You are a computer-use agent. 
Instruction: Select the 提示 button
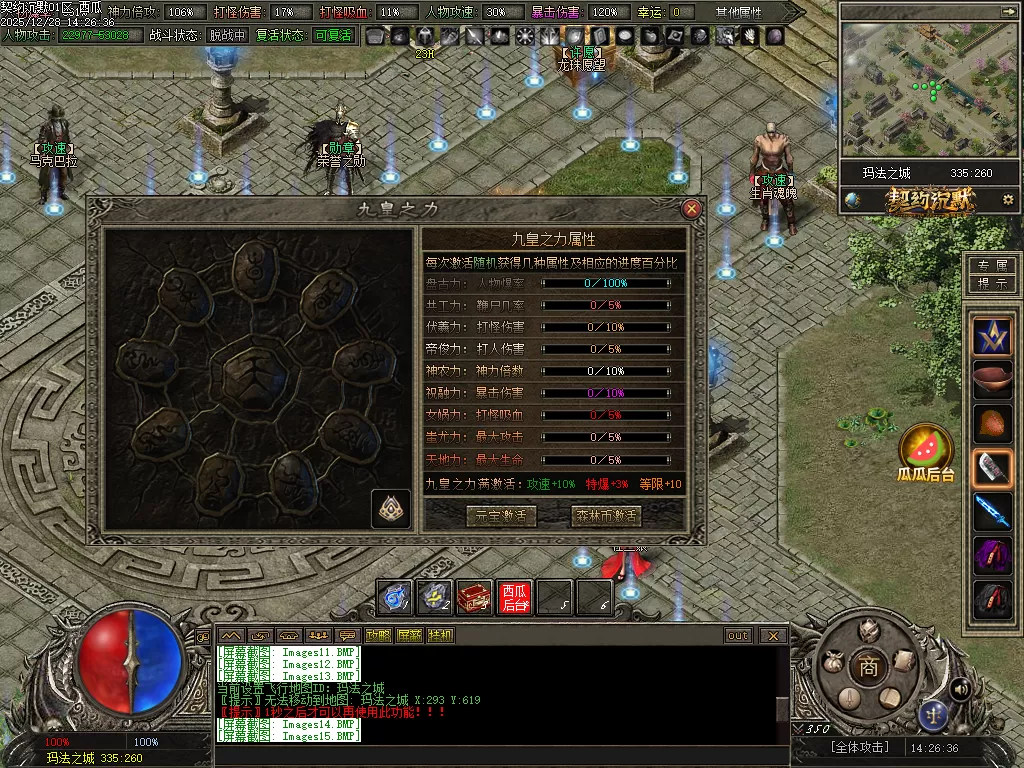coord(992,283)
